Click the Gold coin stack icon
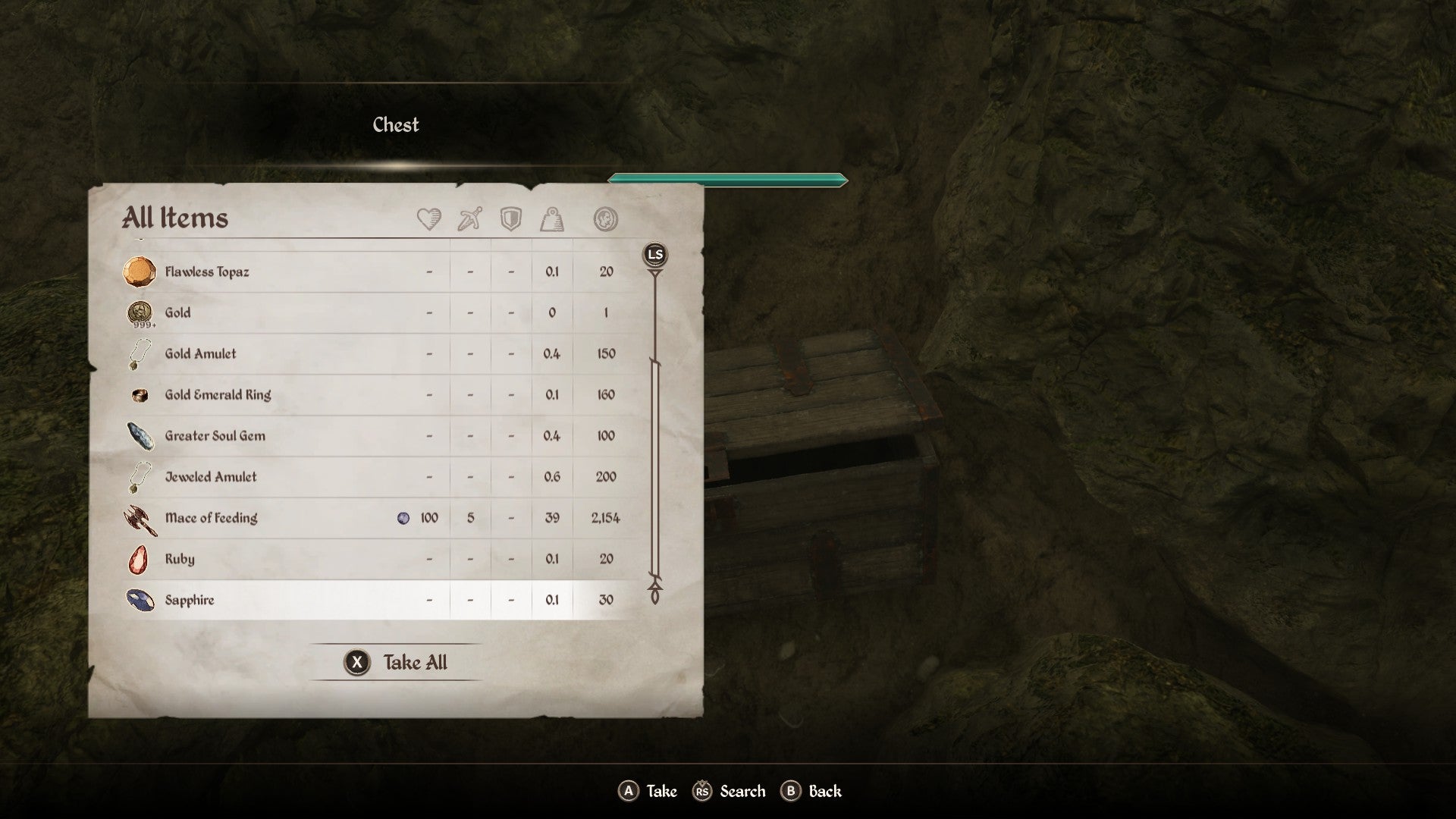The height and width of the screenshot is (819, 1456). tap(140, 312)
